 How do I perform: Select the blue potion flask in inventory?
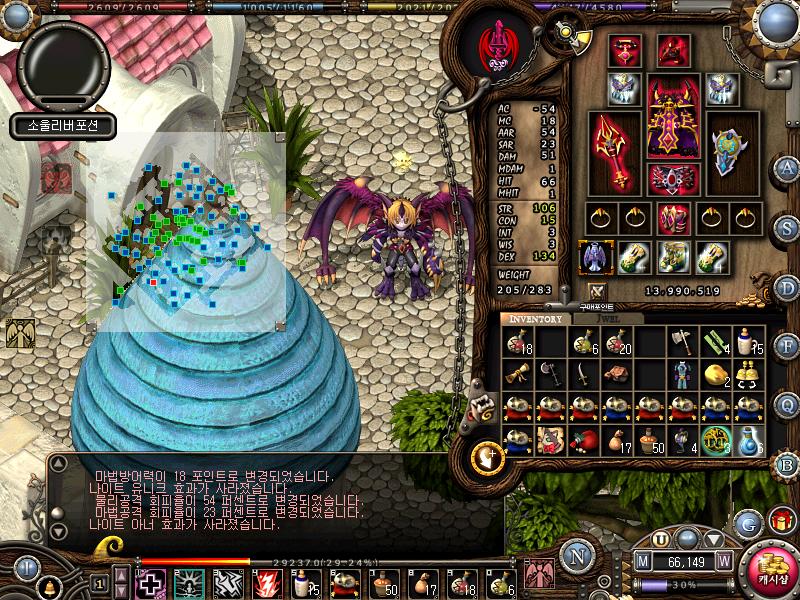click(747, 440)
